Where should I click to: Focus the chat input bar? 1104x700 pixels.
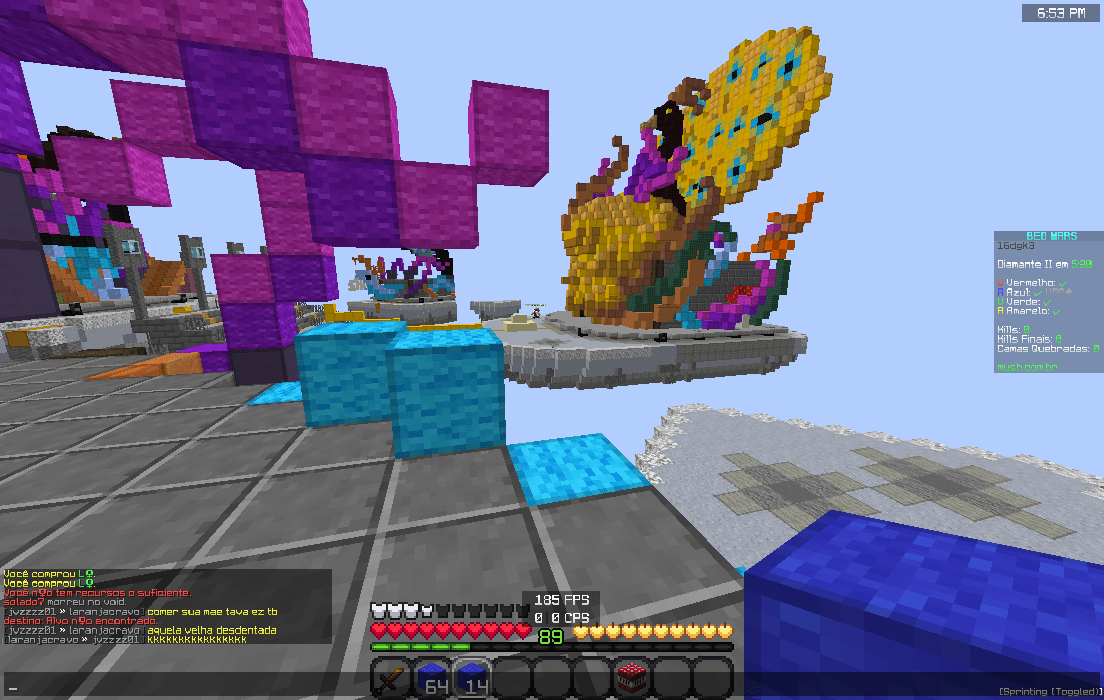[180, 688]
